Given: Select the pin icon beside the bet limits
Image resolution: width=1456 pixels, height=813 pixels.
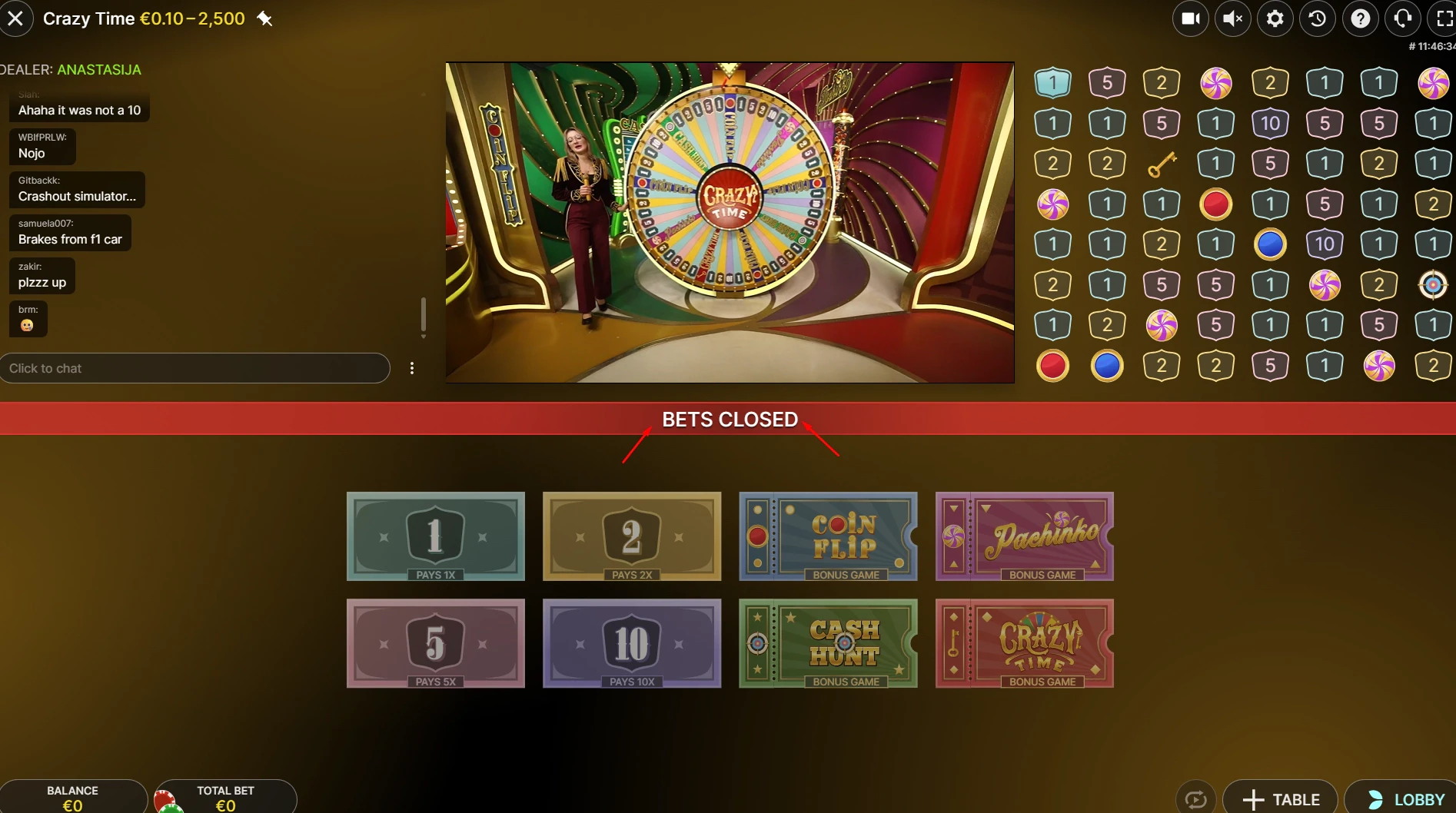Looking at the screenshot, I should (265, 18).
